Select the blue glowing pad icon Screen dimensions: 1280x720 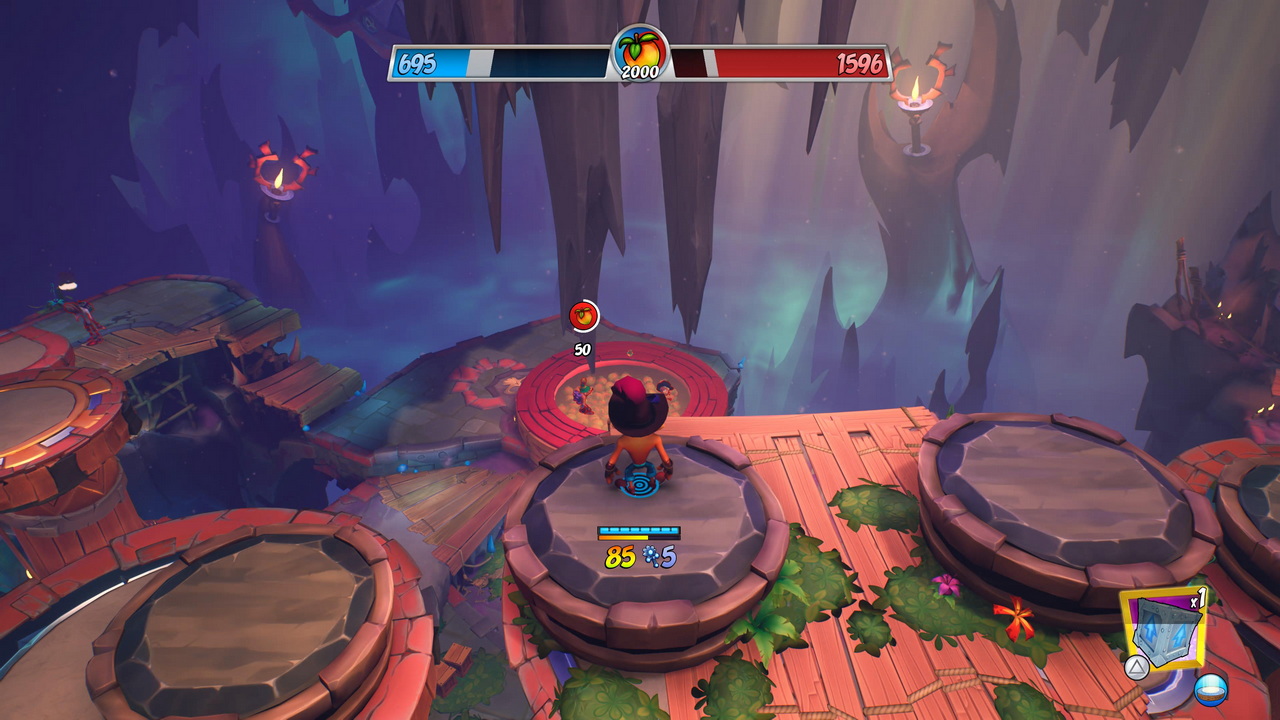coord(1211,690)
